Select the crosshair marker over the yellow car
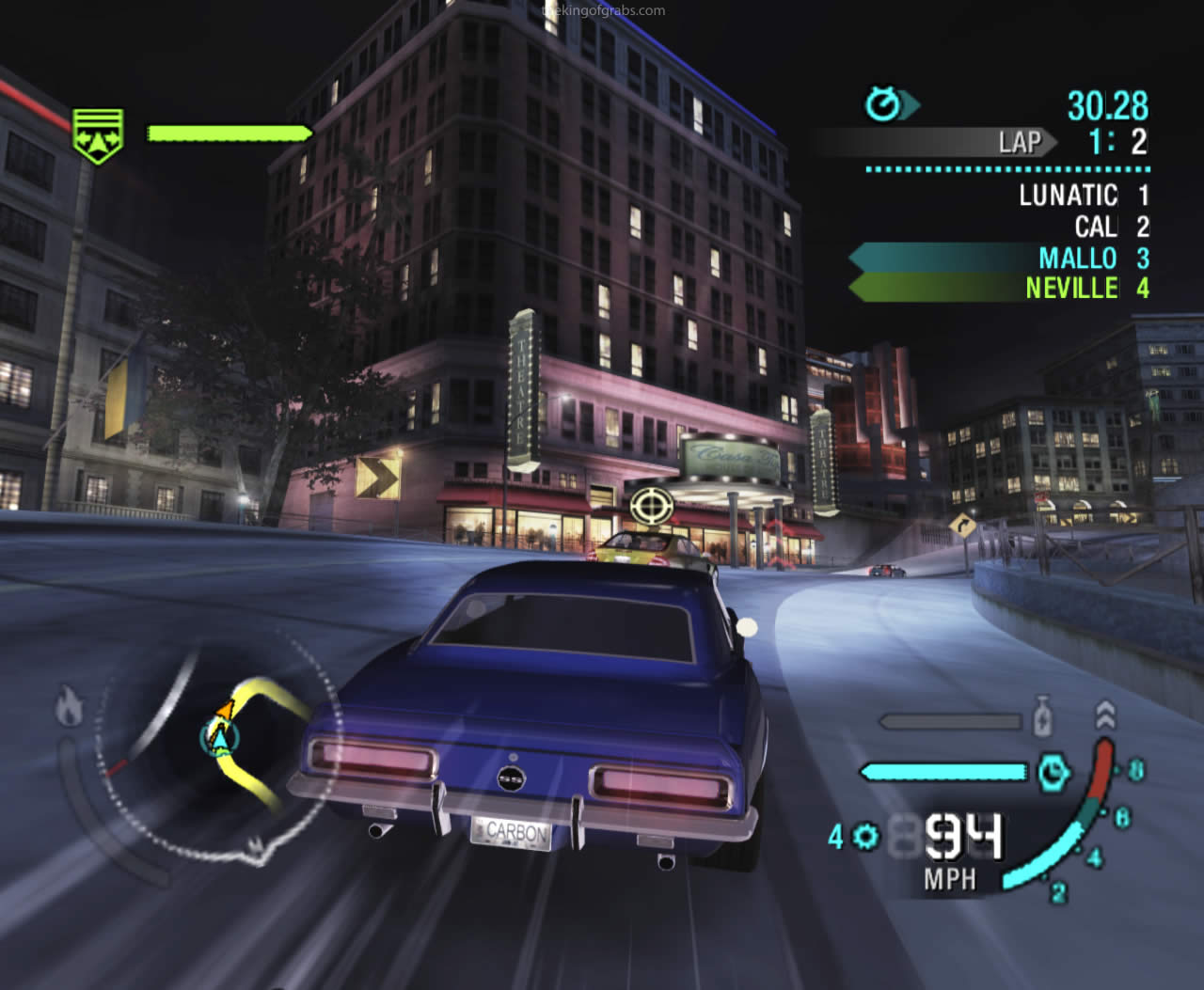The image size is (1204, 990). (648, 507)
